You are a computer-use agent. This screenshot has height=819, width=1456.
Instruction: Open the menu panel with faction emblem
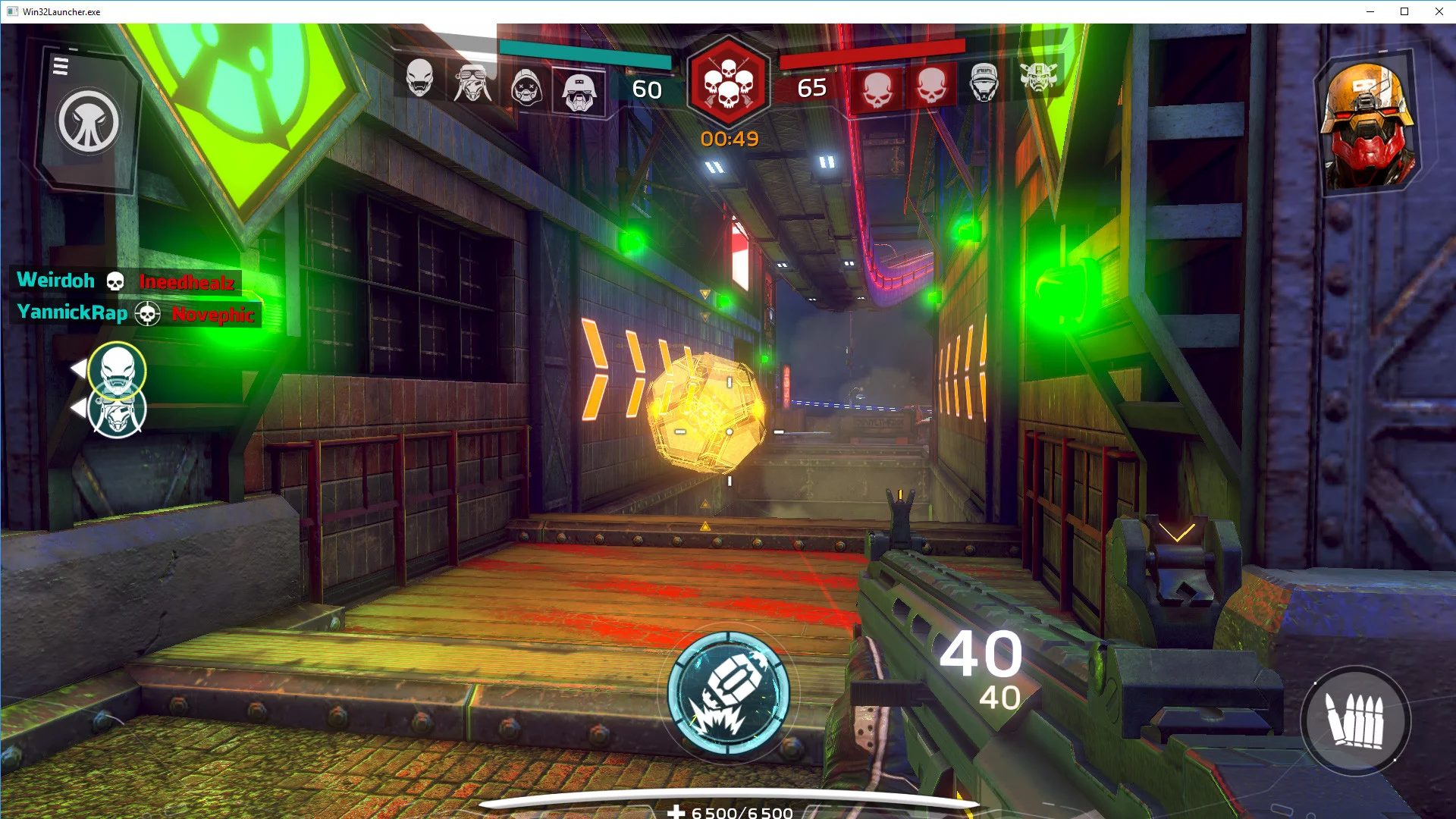[x=88, y=120]
